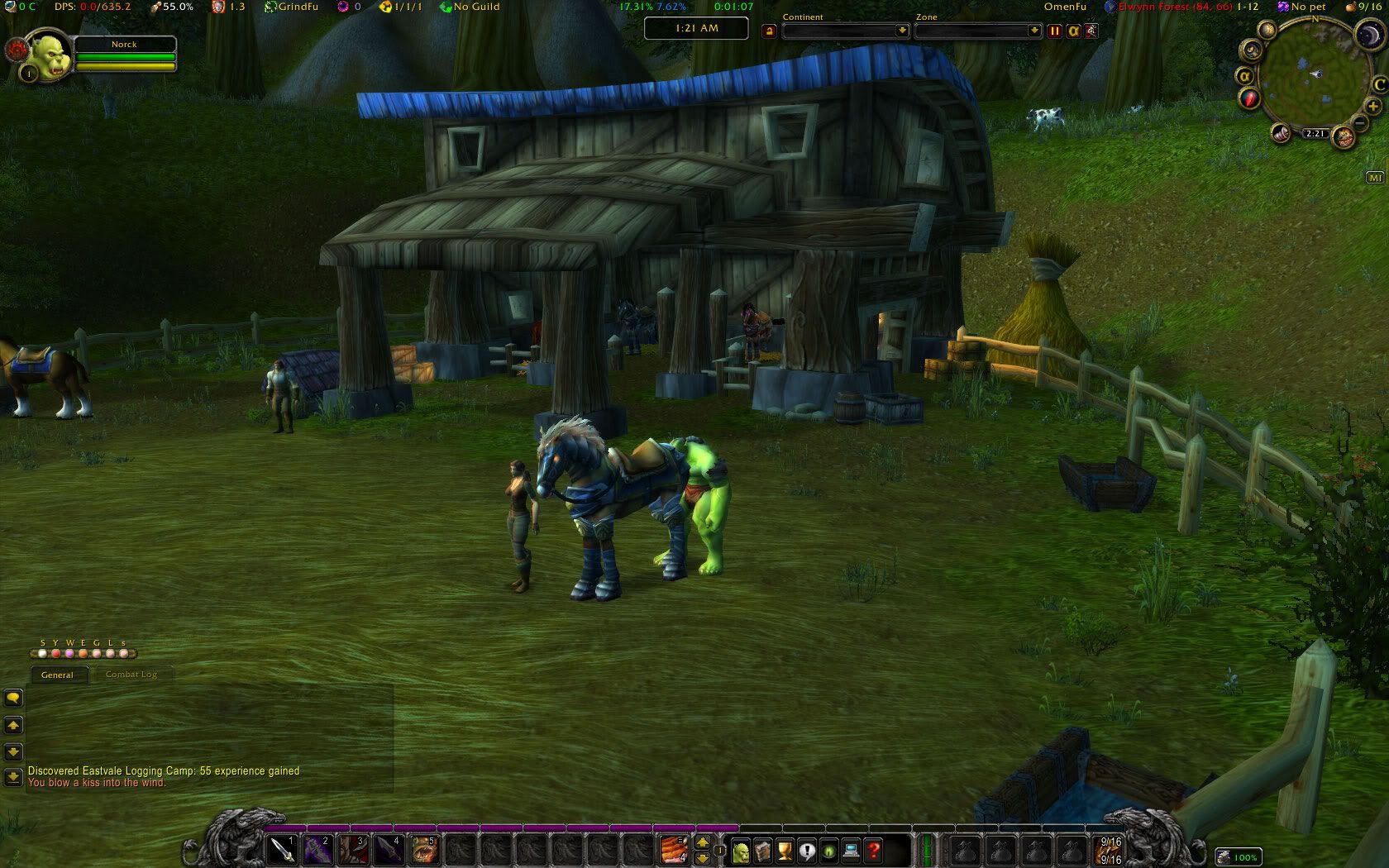Eat the roasted meat food item
1389x868 pixels.
pyautogui.click(x=674, y=850)
